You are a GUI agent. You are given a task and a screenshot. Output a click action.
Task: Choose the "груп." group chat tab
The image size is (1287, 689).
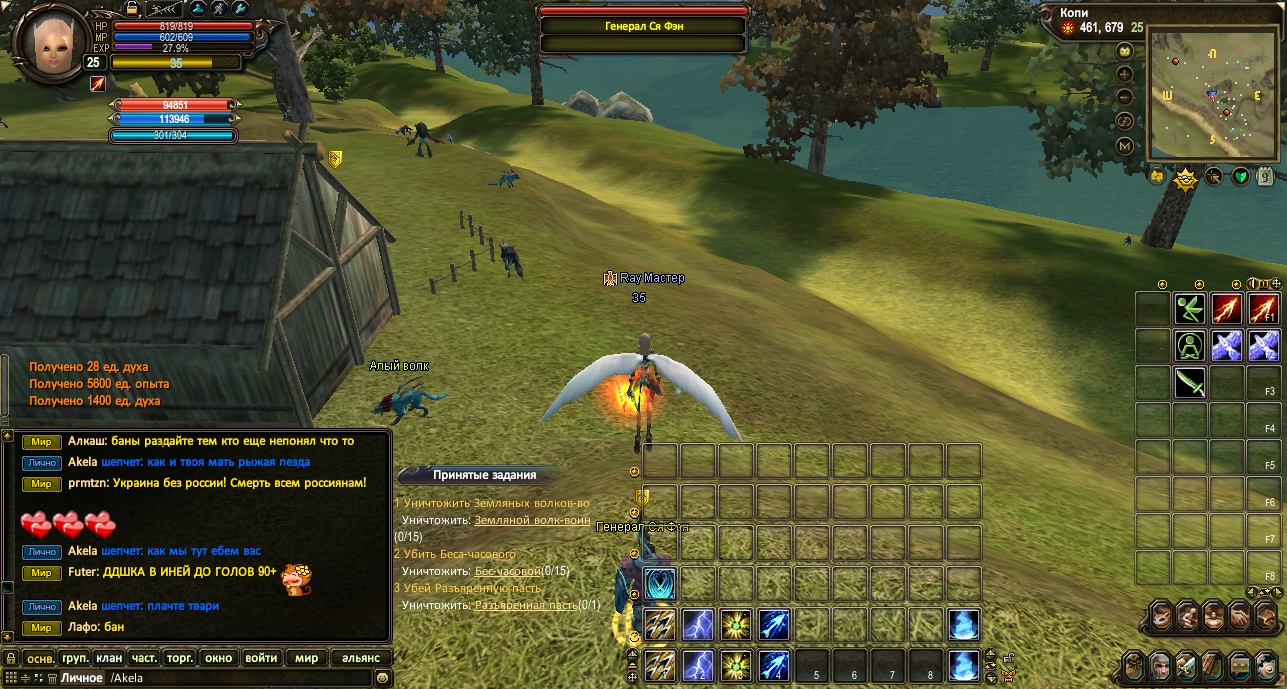click(x=75, y=658)
